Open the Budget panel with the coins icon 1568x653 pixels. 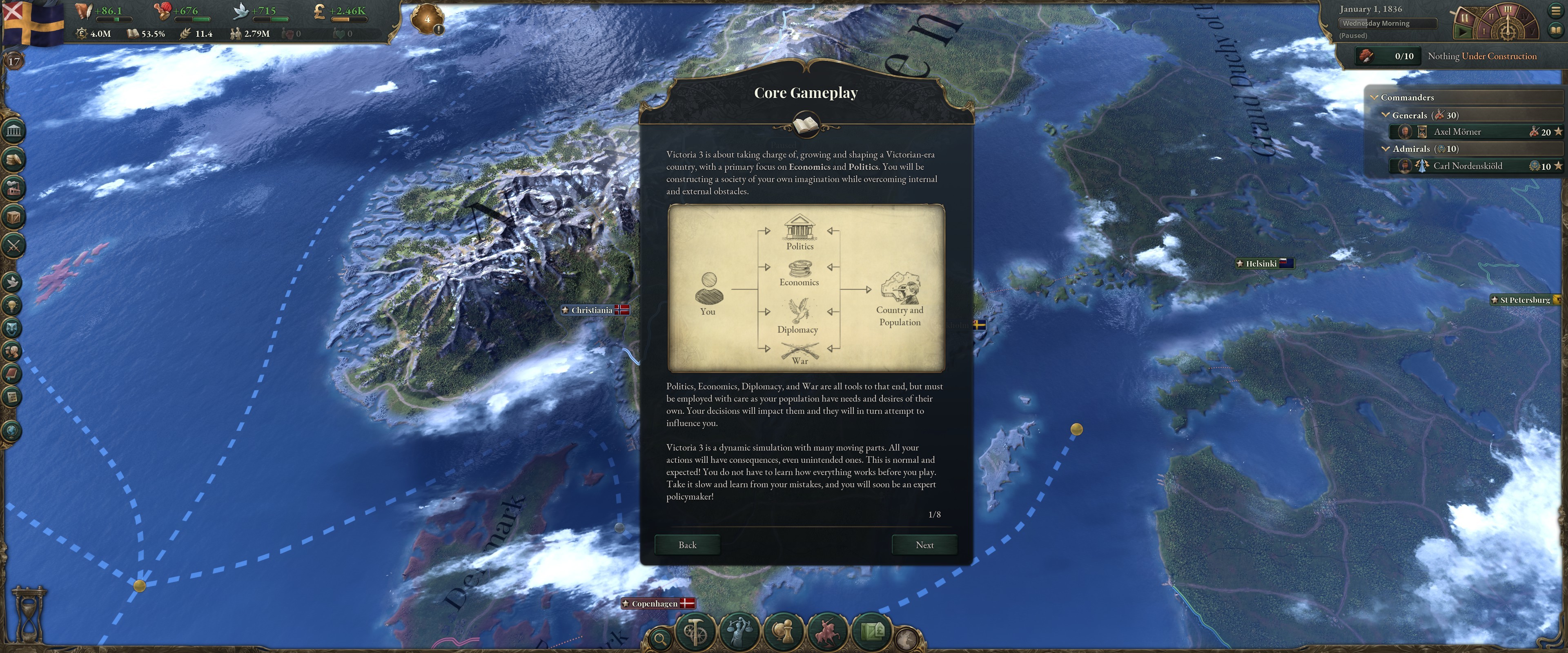(12, 158)
